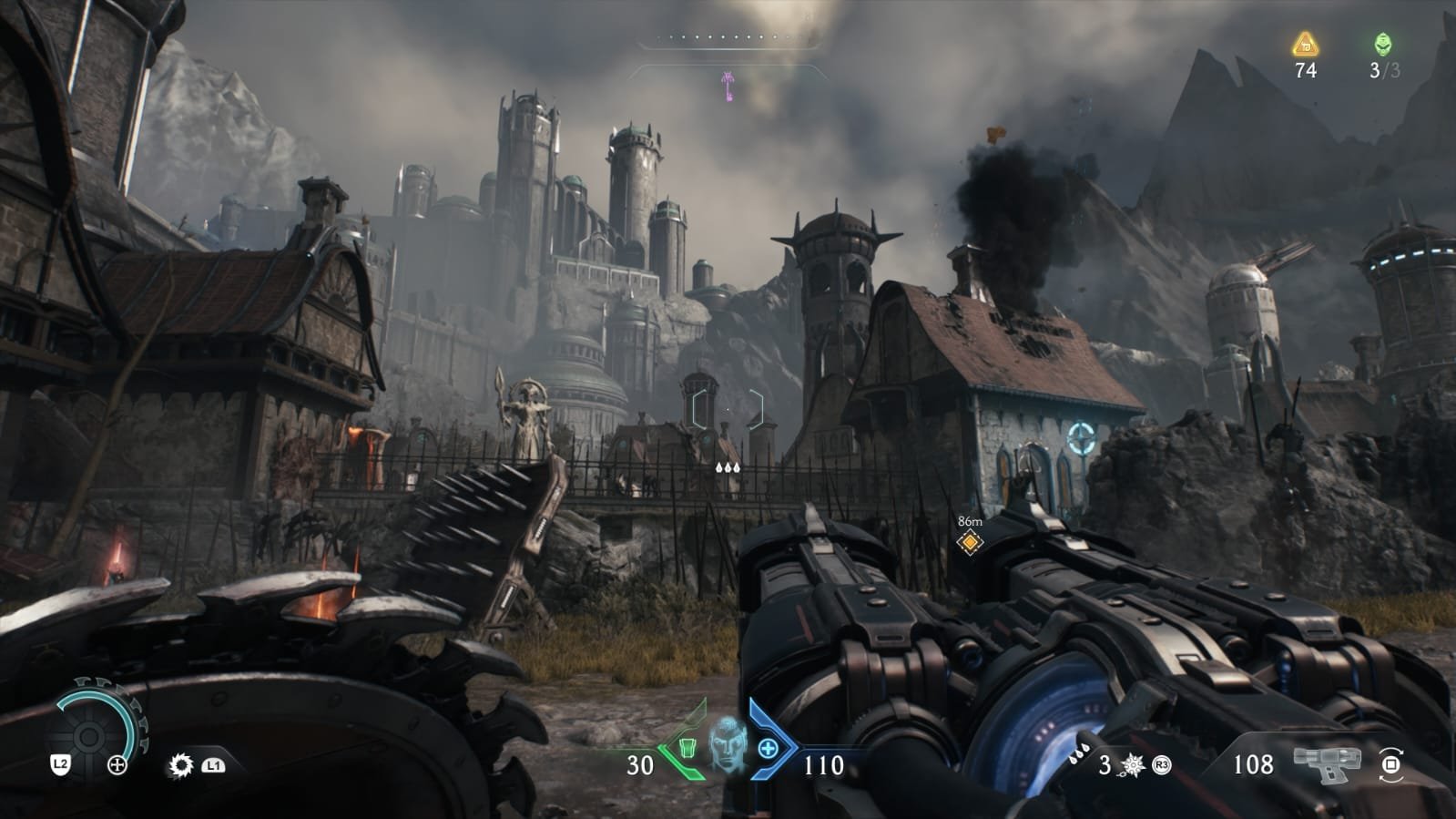Click the green extra lives helmet icon
This screenshot has height=819, width=1456.
(x=1383, y=45)
